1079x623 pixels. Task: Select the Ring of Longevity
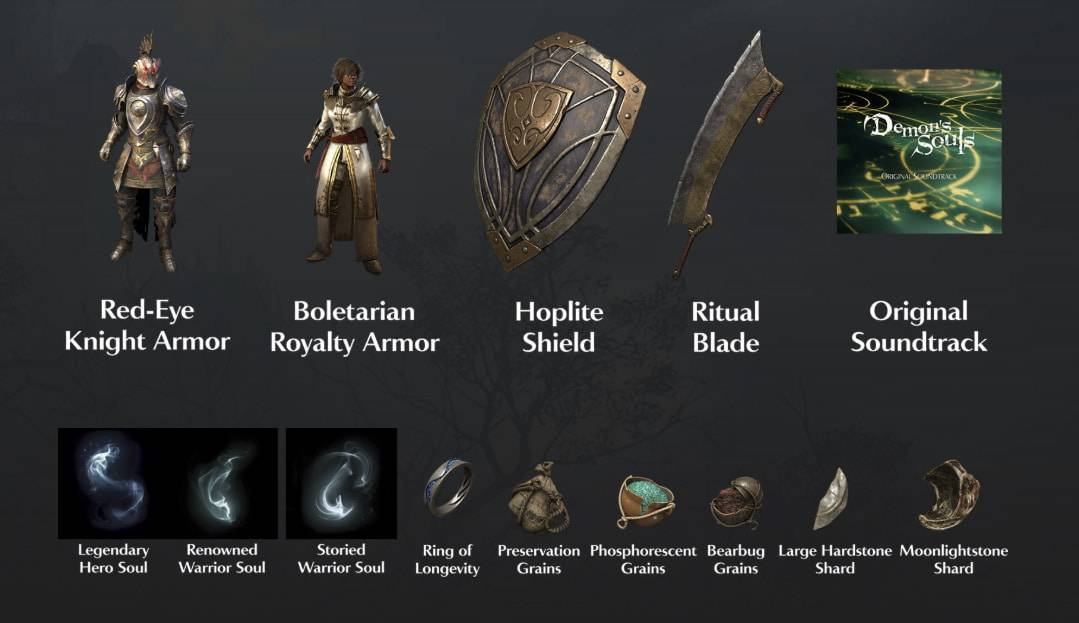(447, 487)
